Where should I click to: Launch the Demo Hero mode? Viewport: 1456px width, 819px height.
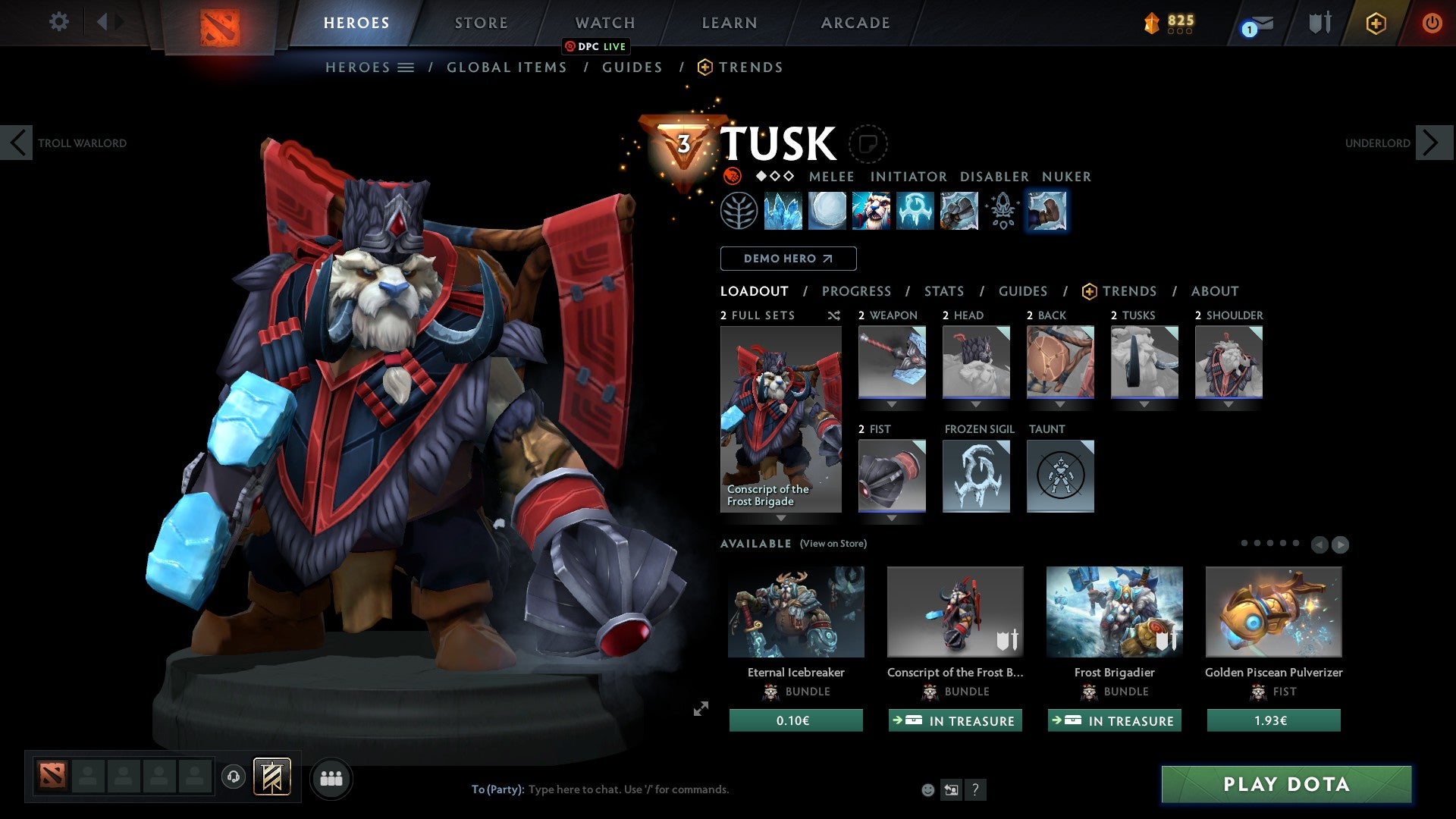click(x=788, y=259)
